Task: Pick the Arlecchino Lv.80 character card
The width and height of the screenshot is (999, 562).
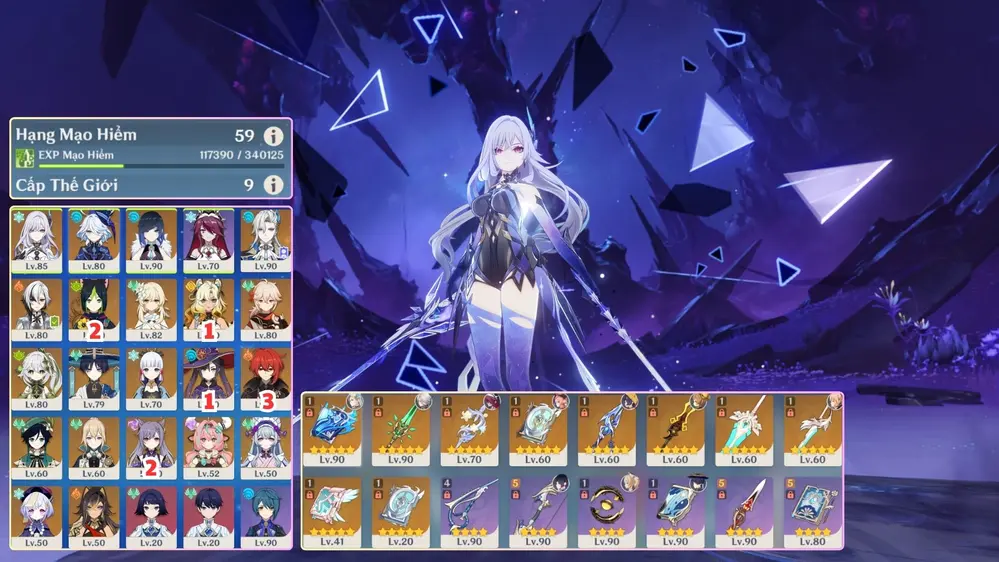Action: click(37, 309)
